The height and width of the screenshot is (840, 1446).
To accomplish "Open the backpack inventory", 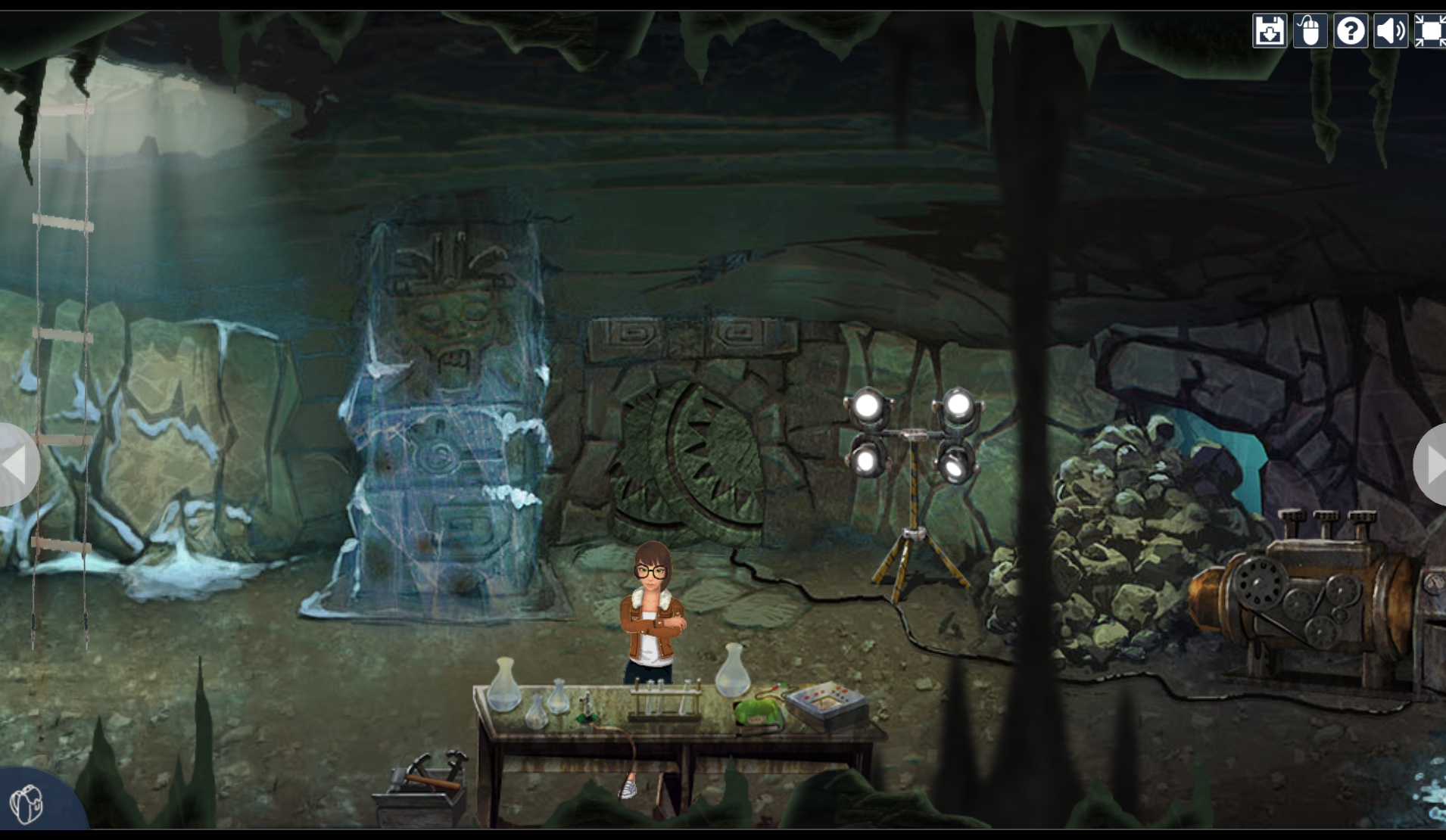I will point(27,804).
